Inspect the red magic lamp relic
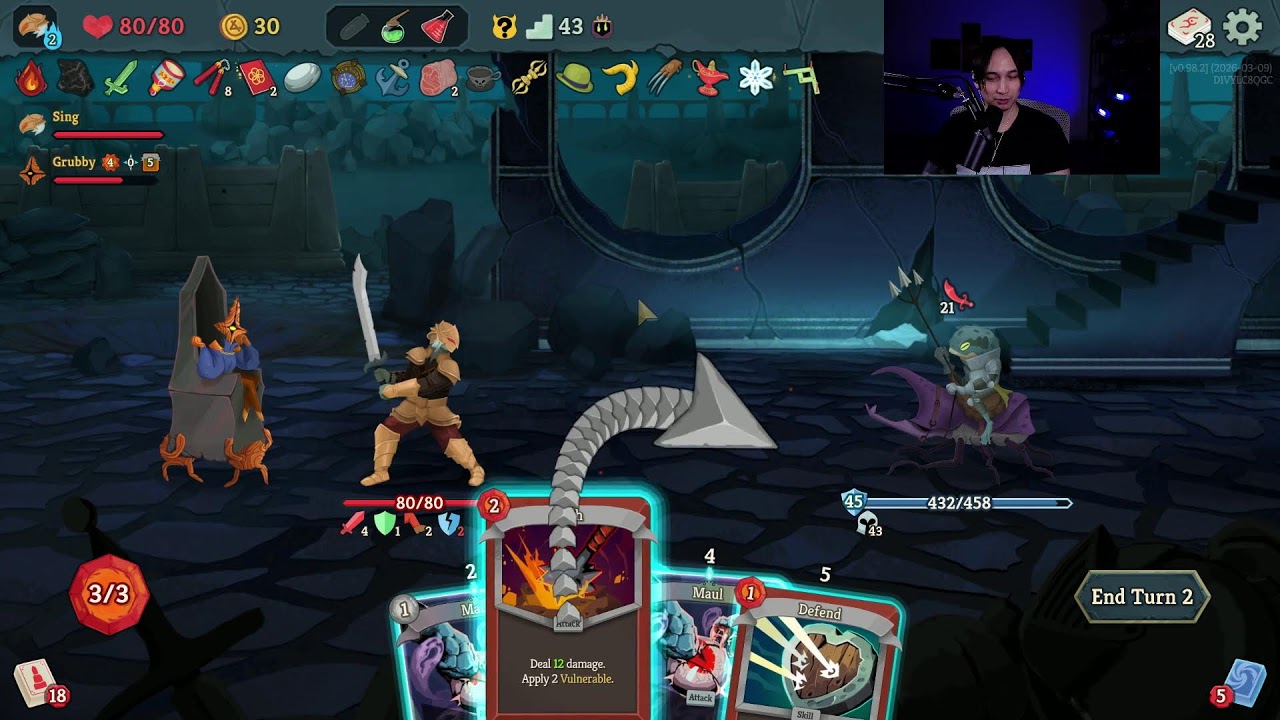The height and width of the screenshot is (720, 1280). (708, 78)
